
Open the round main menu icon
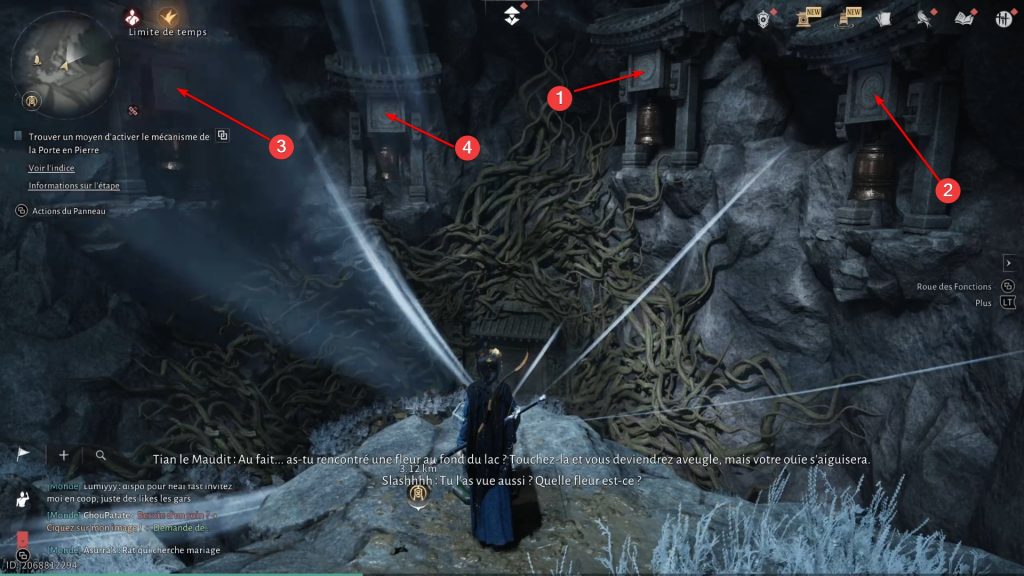1001,18
